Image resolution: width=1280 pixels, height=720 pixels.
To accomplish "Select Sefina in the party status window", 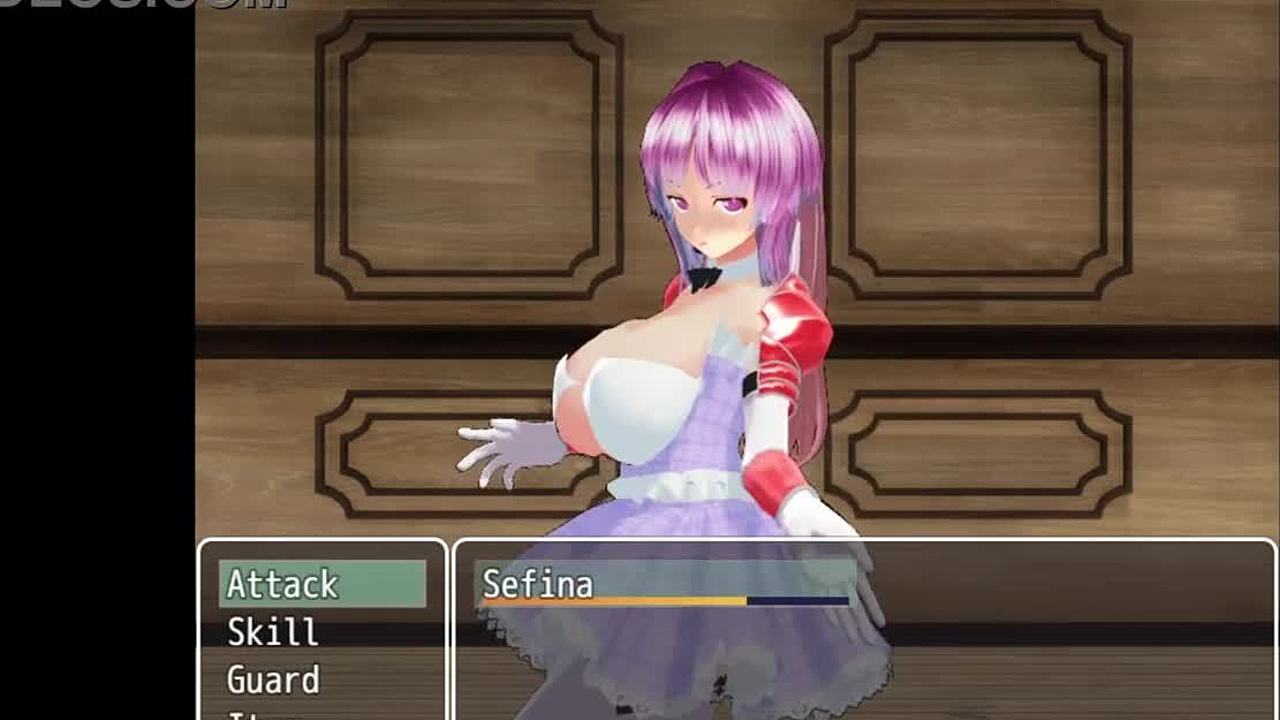I will click(x=538, y=584).
